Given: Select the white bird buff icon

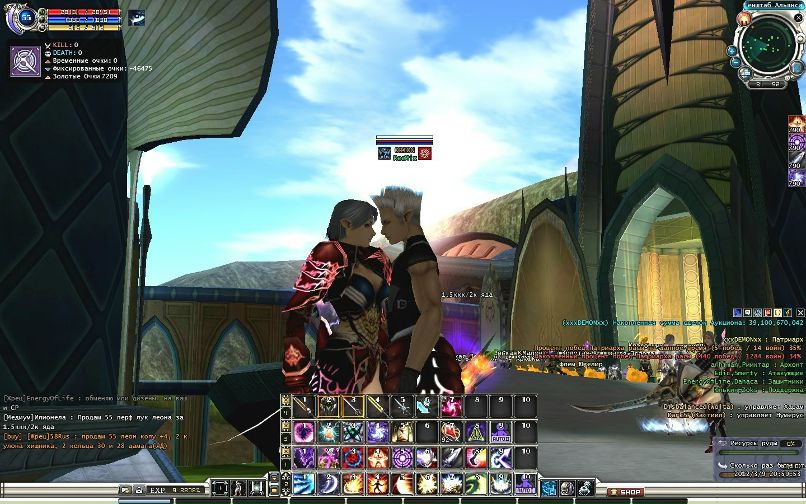Looking at the screenshot, I should point(135,16).
